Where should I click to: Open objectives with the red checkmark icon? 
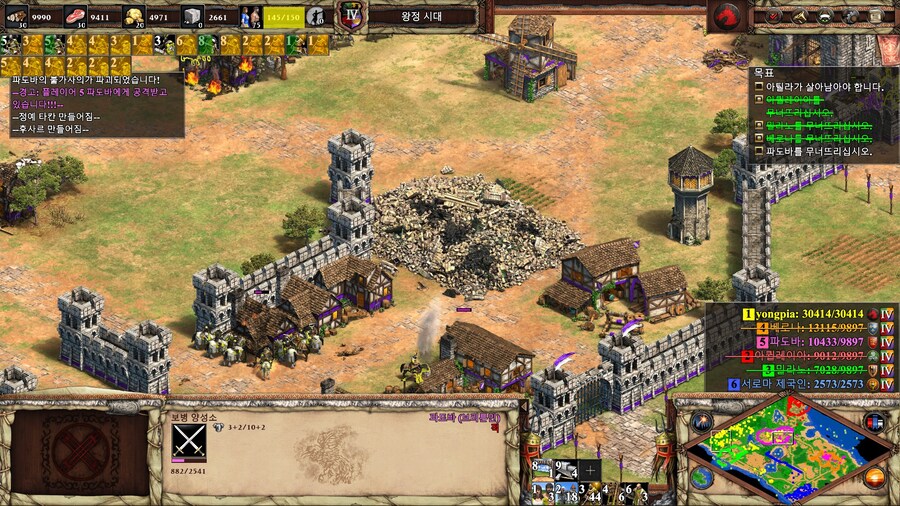click(x=772, y=16)
